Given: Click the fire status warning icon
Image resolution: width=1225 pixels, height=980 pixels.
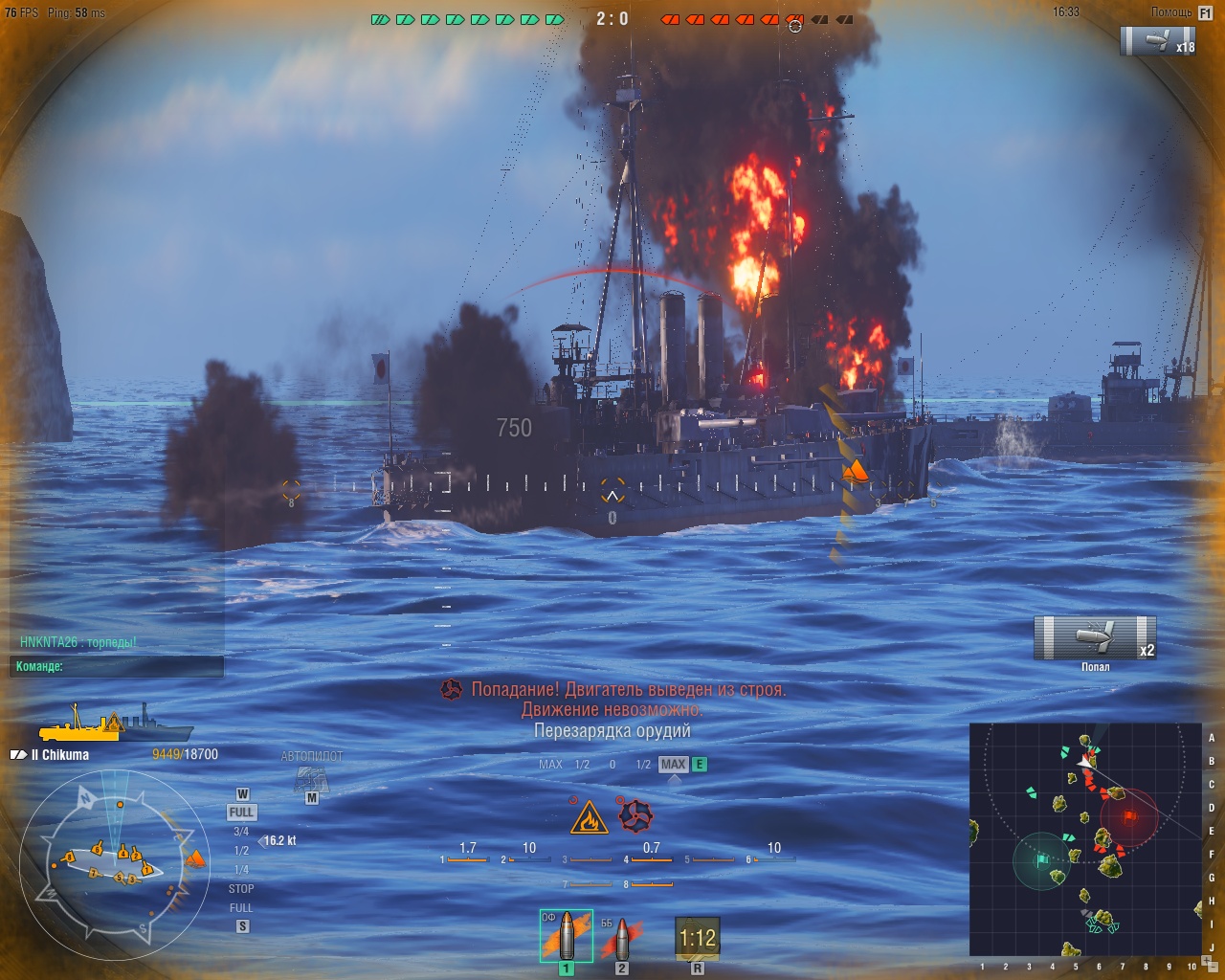Looking at the screenshot, I should (x=589, y=818).
